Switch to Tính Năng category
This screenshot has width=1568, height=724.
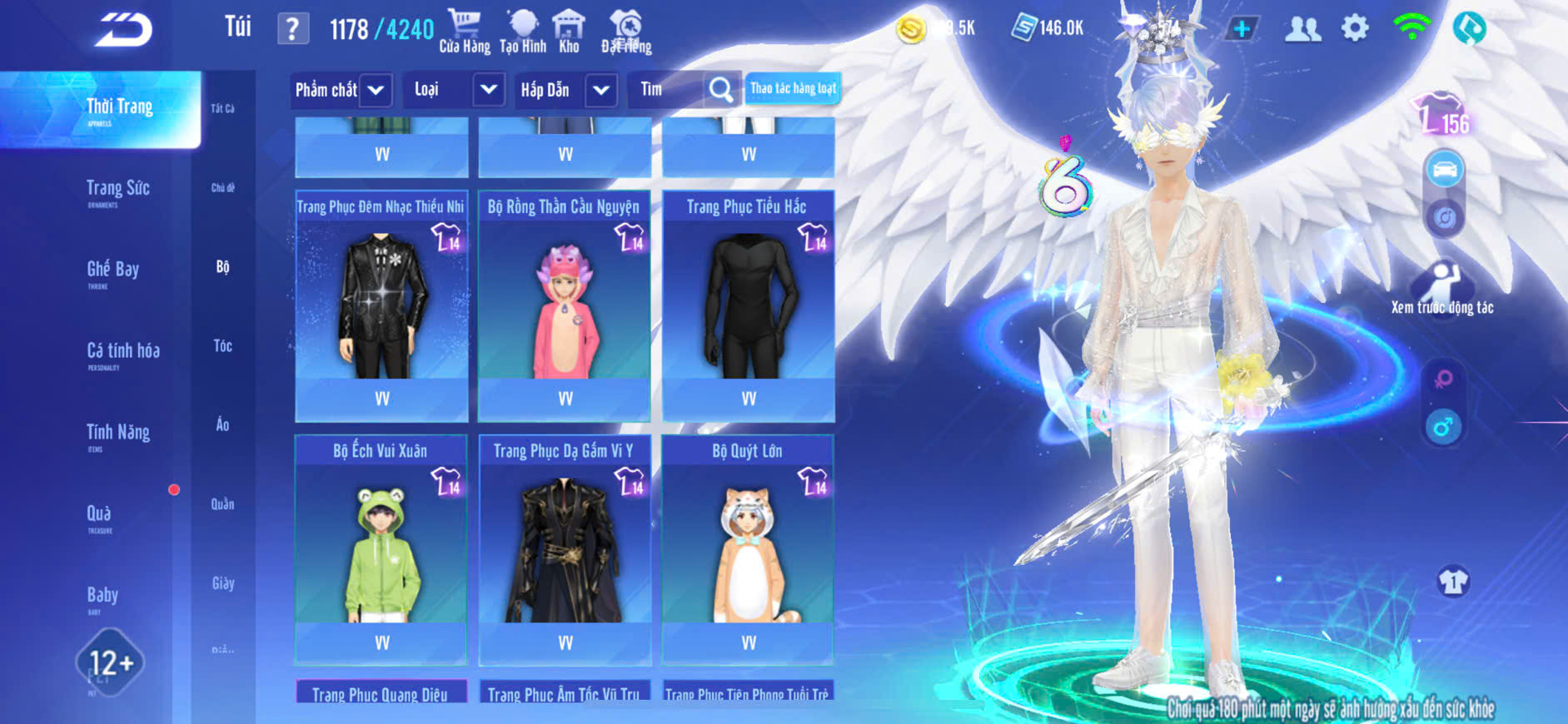pos(117,434)
